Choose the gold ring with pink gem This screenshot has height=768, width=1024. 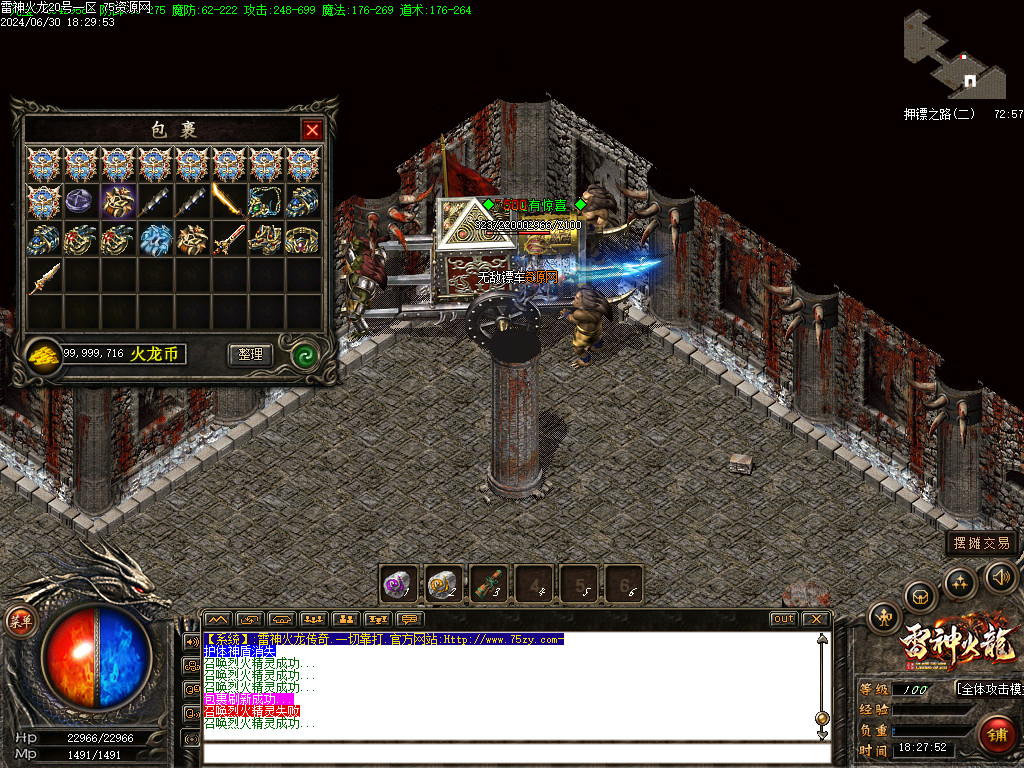pyautogui.click(x=302, y=239)
